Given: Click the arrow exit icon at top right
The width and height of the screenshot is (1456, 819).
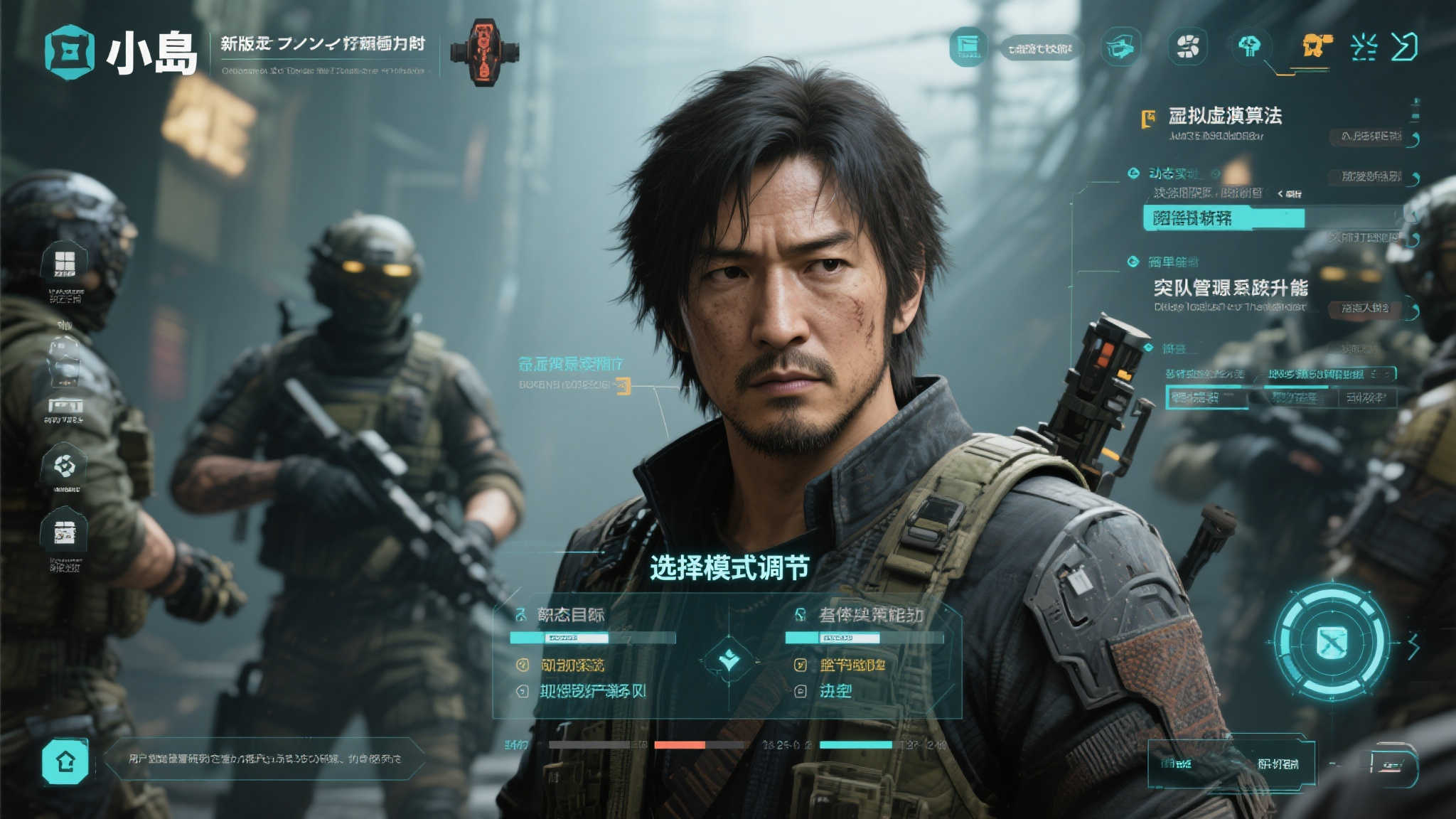Looking at the screenshot, I should coord(1404,47).
